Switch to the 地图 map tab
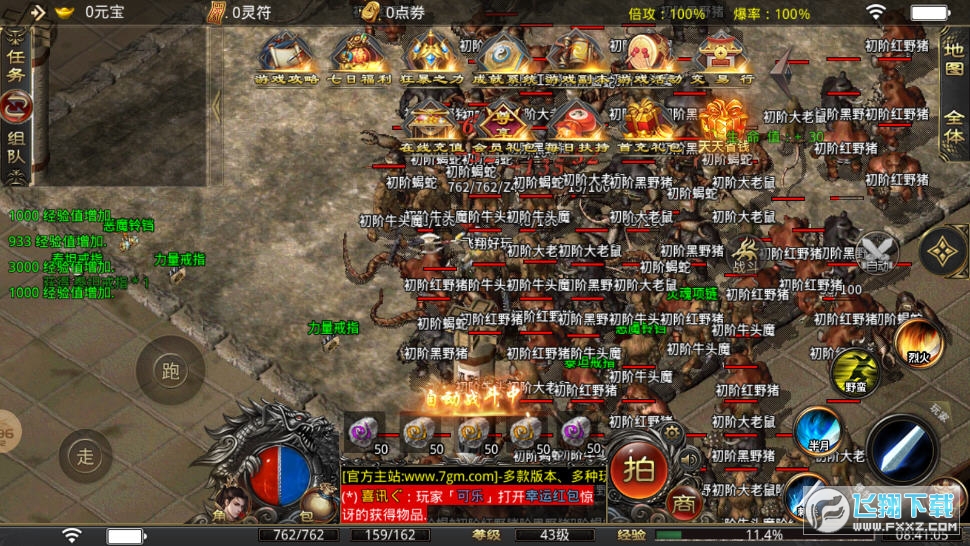The image size is (970, 546). (954, 59)
